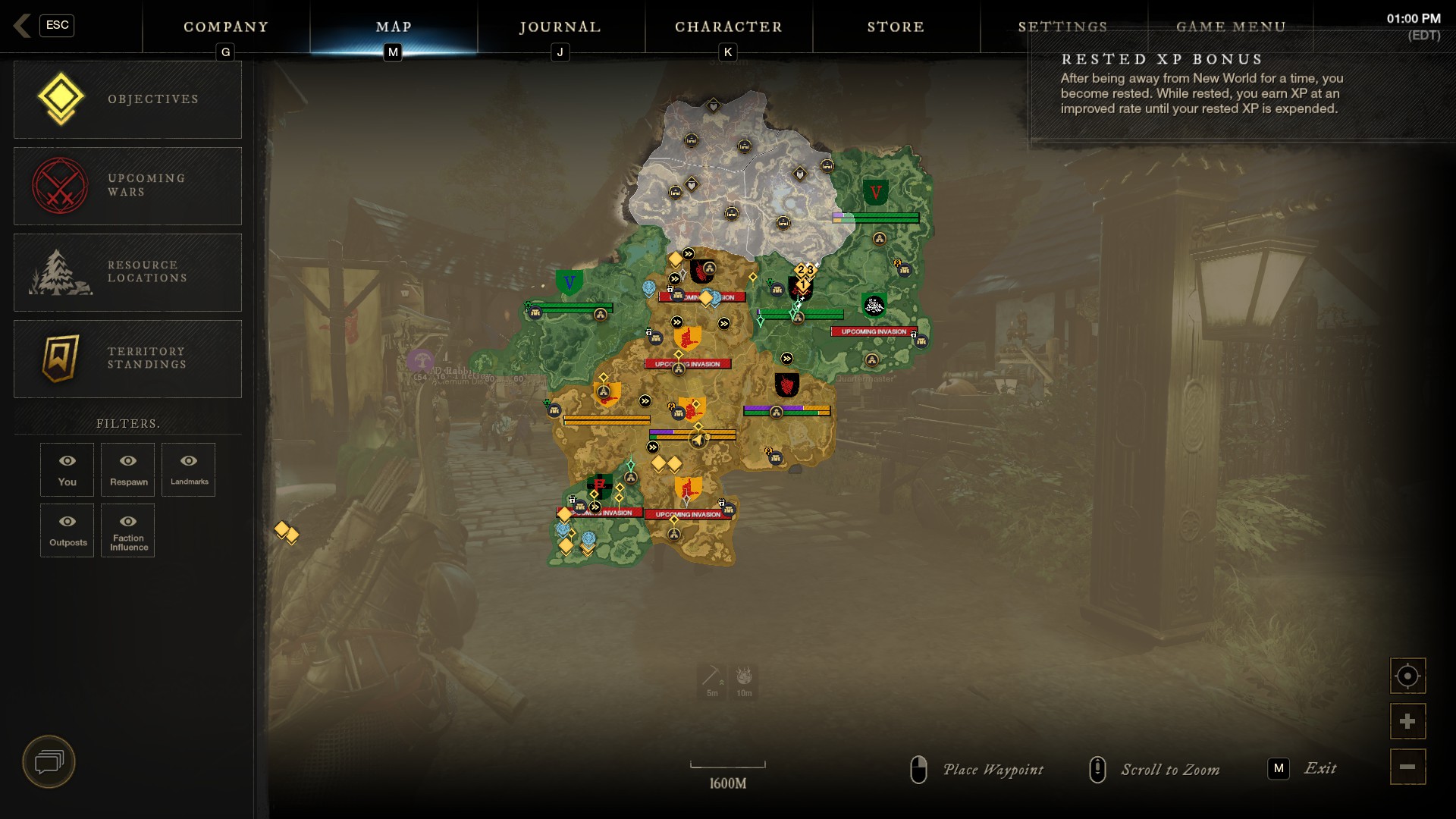Zoom out using the minus icon
The width and height of the screenshot is (1456, 819).
(1407, 766)
